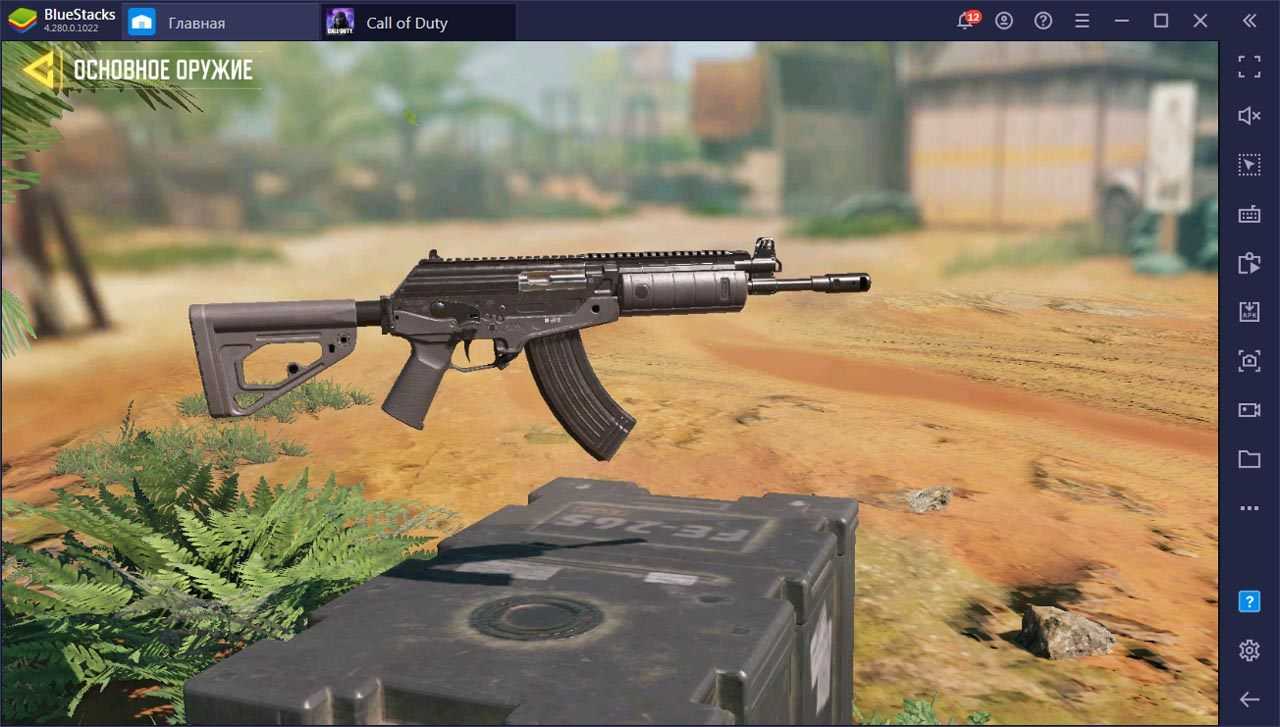Screen dimensions: 1280x727
Task: Open BlueStacks notifications bell
Action: point(966,21)
